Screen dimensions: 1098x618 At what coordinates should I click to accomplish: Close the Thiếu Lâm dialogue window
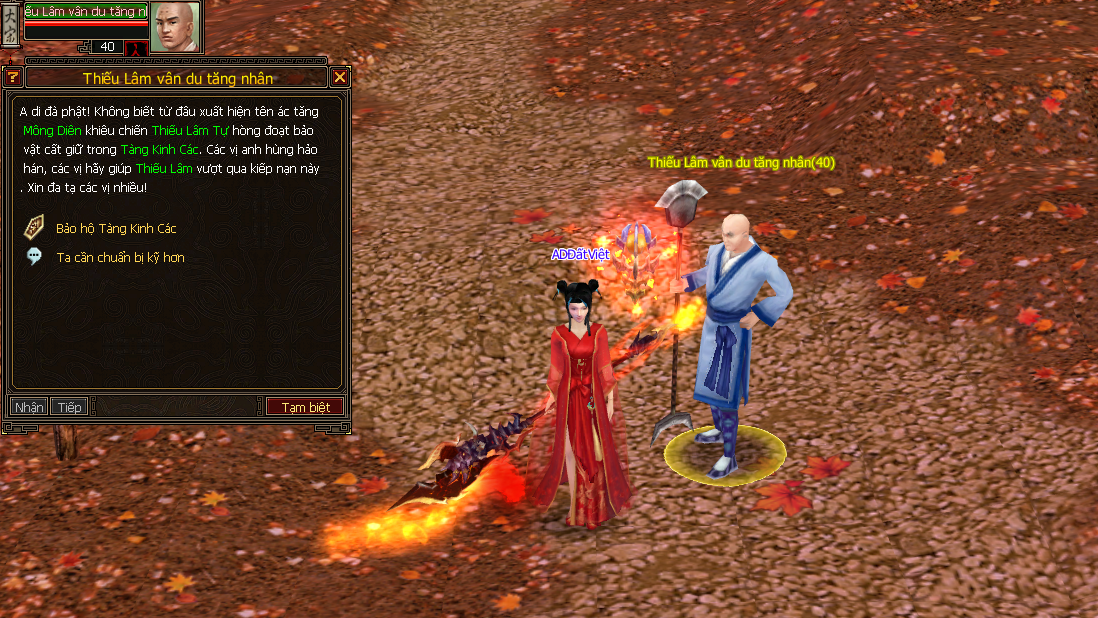340,77
